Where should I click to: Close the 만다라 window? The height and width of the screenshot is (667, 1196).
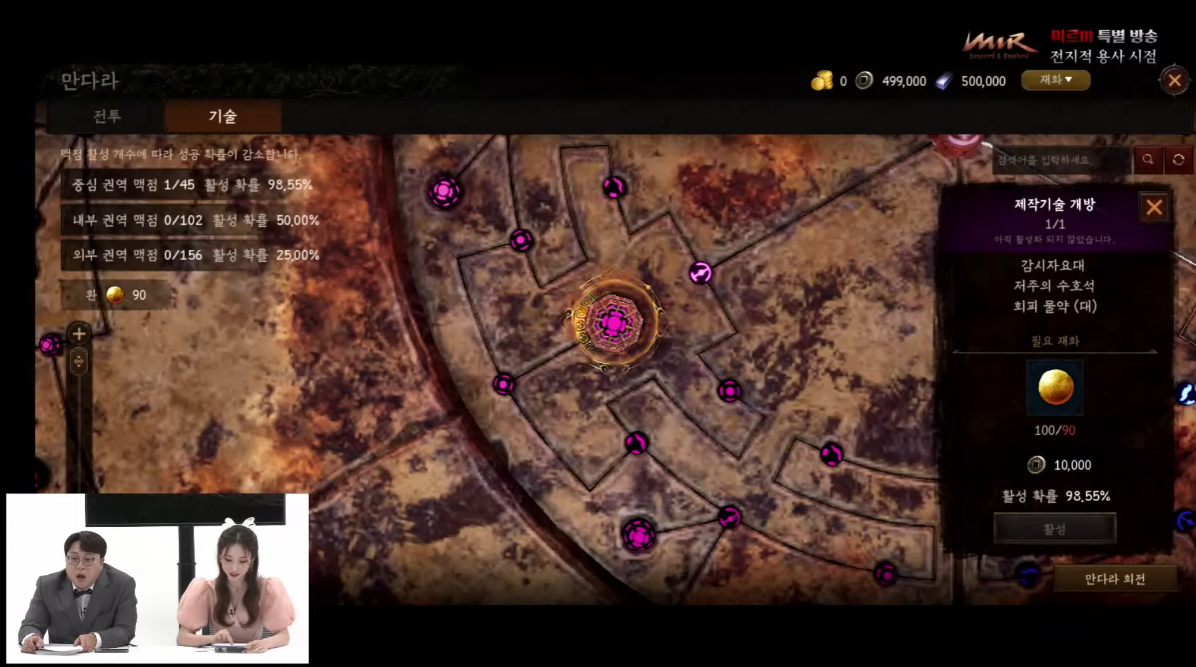click(x=1174, y=80)
